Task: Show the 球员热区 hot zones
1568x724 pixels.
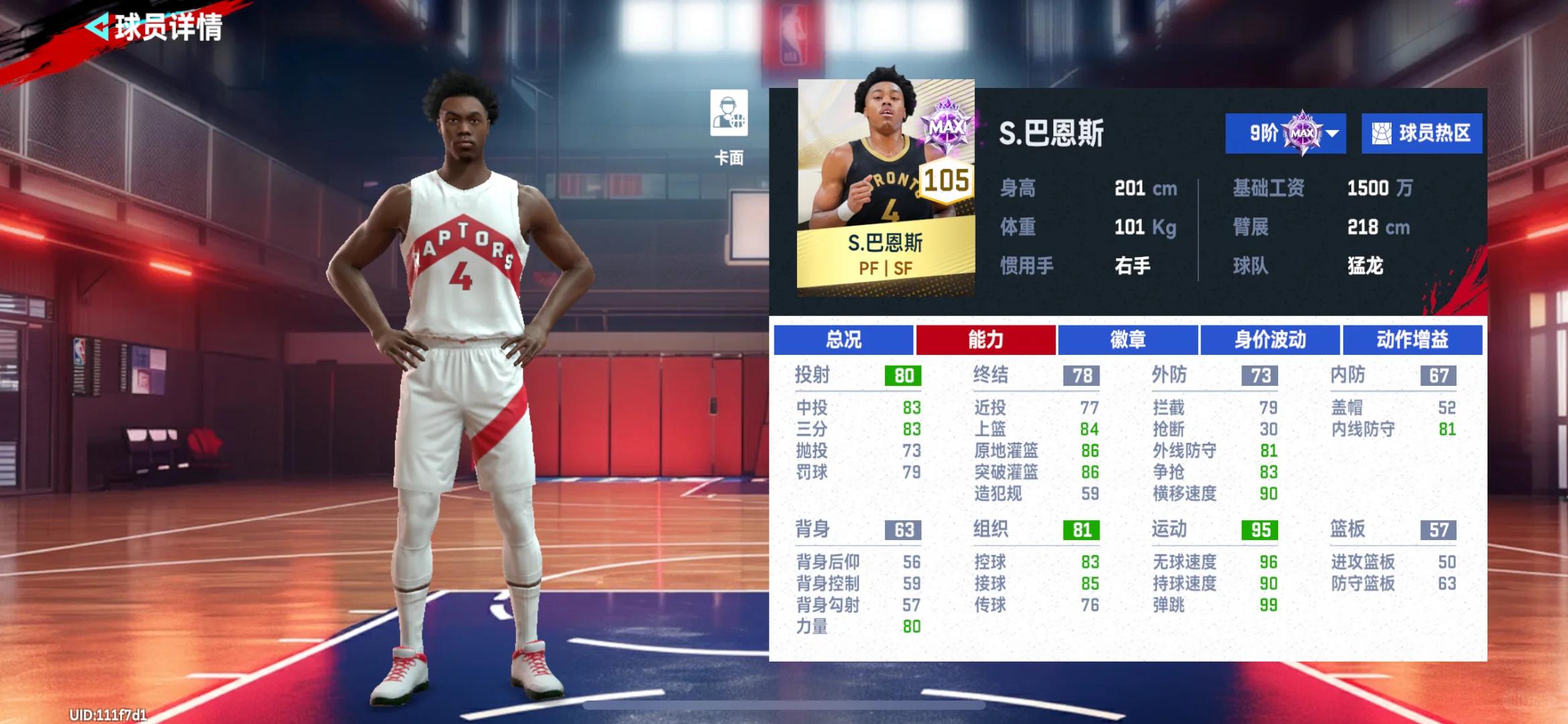Action: click(1421, 134)
